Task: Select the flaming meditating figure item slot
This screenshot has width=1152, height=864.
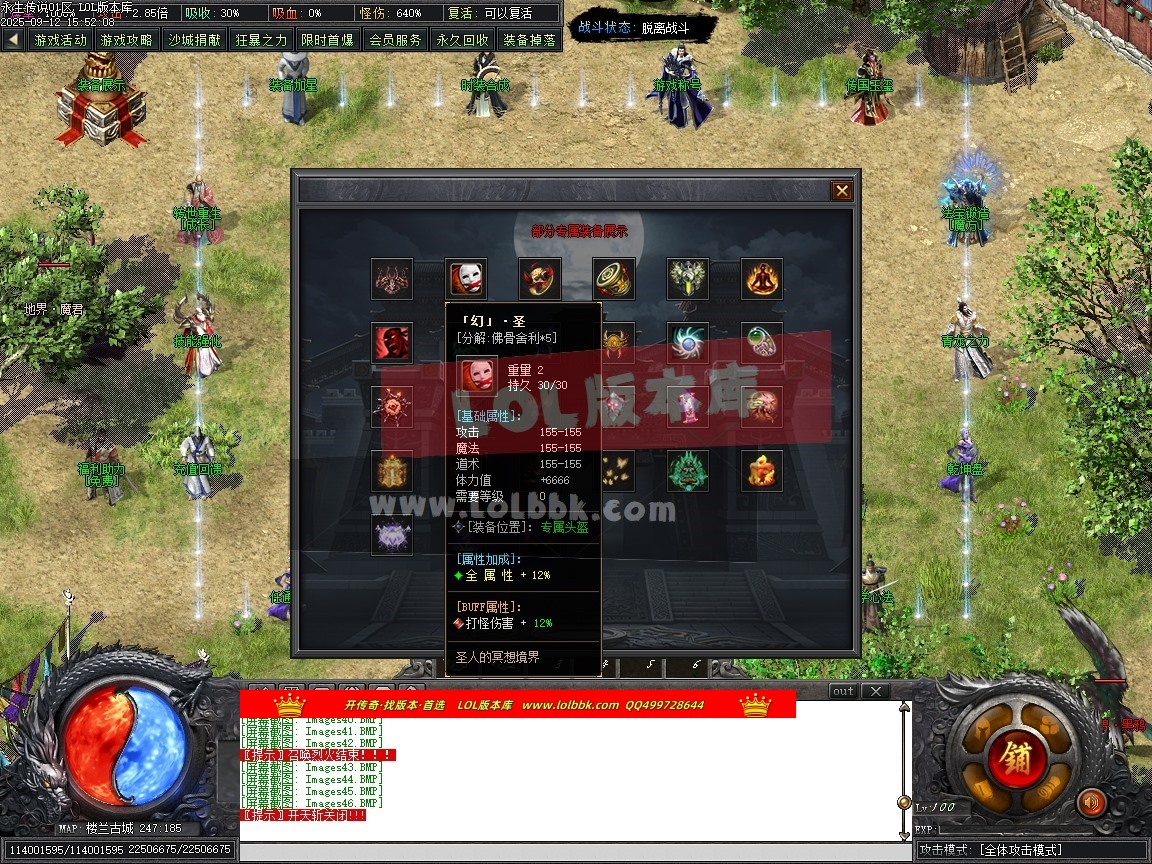Action: [x=762, y=279]
